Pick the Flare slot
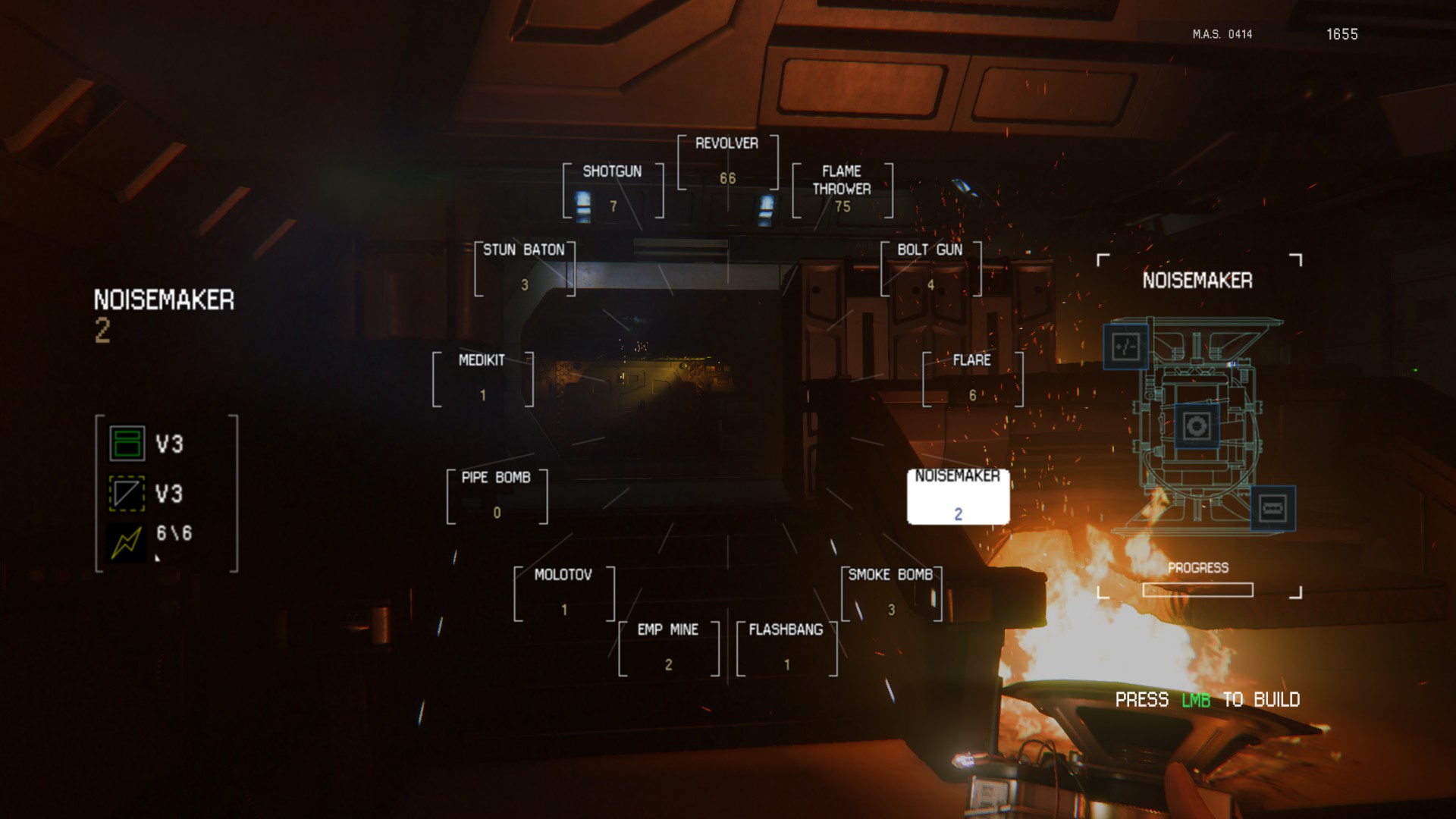Screen dimensions: 1456x819 click(972, 378)
